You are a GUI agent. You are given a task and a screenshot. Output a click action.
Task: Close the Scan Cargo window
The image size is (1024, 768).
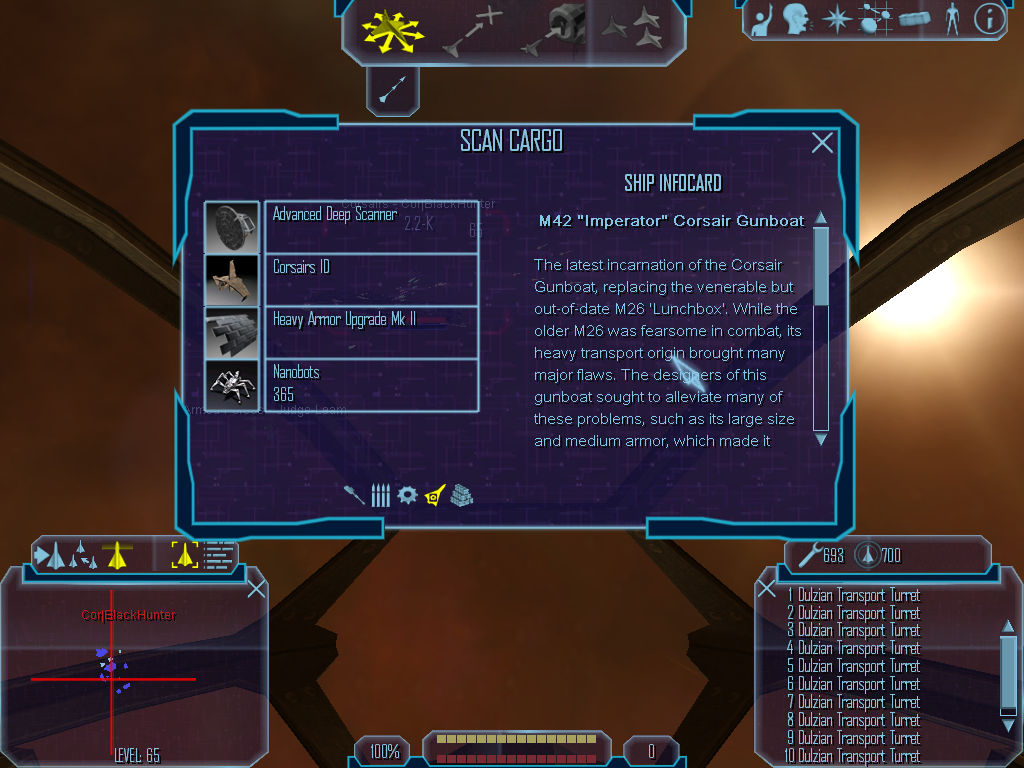click(x=822, y=143)
